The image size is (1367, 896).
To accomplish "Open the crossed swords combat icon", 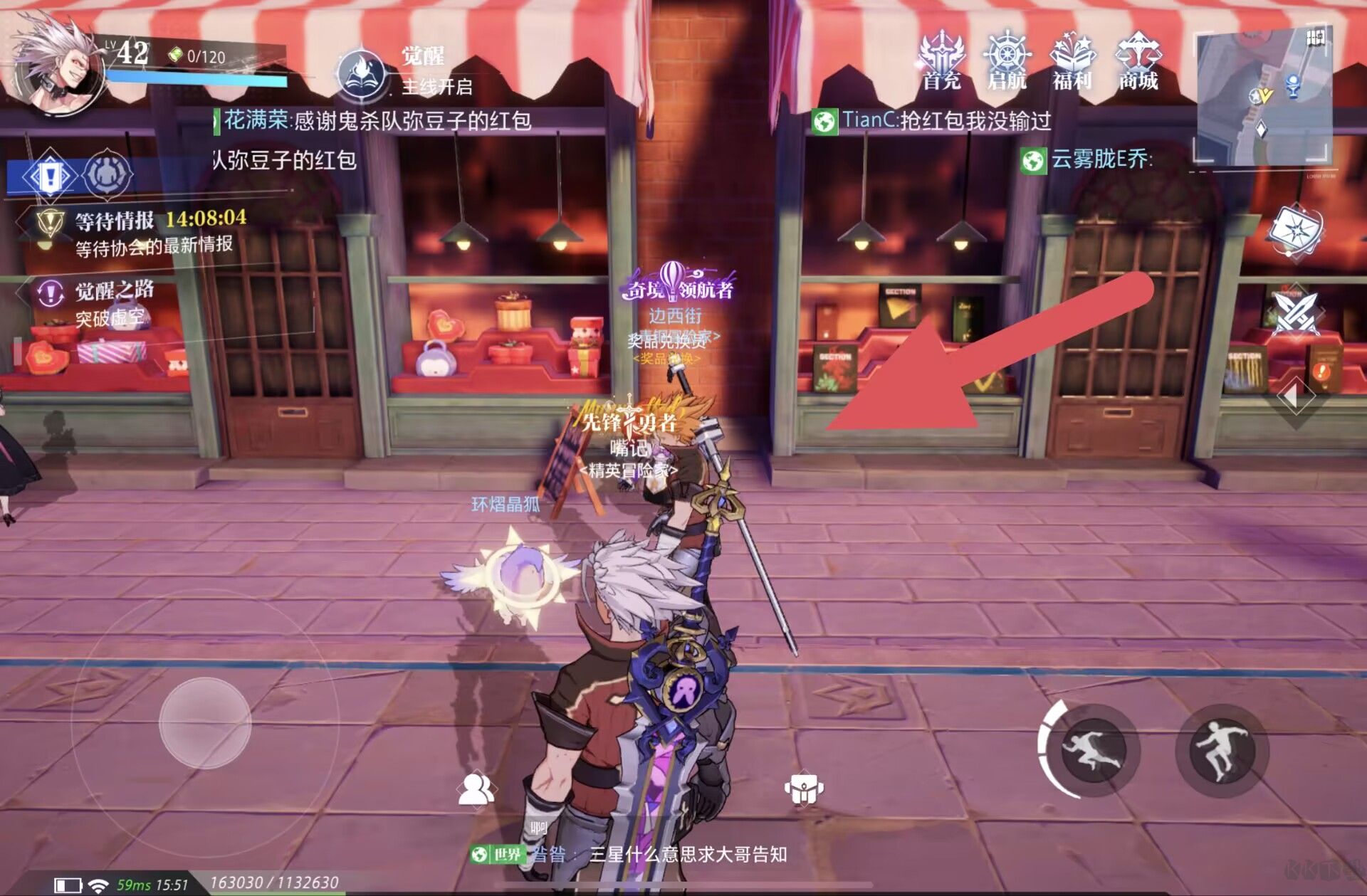I will 1296,313.
